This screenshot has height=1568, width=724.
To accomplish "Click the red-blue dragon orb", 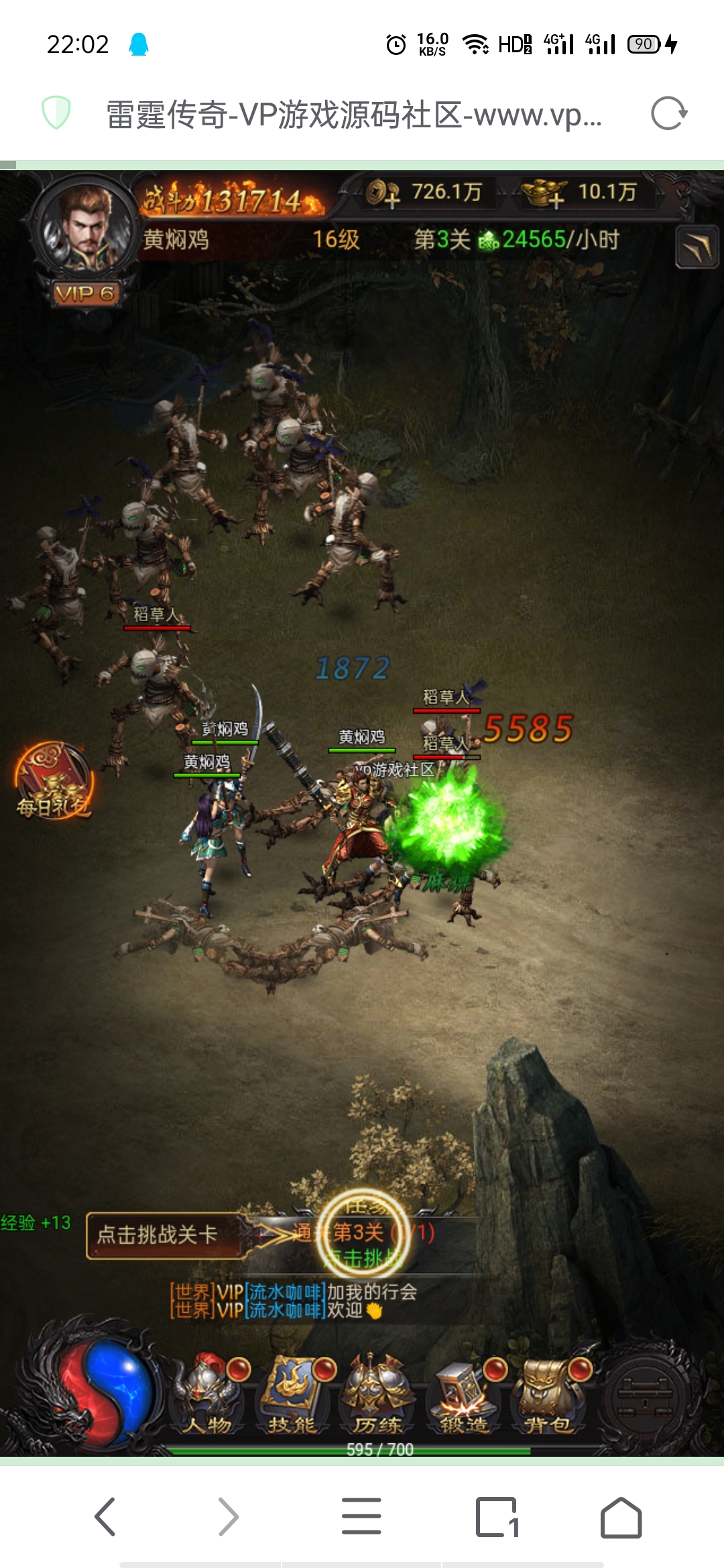I will tap(101, 1387).
